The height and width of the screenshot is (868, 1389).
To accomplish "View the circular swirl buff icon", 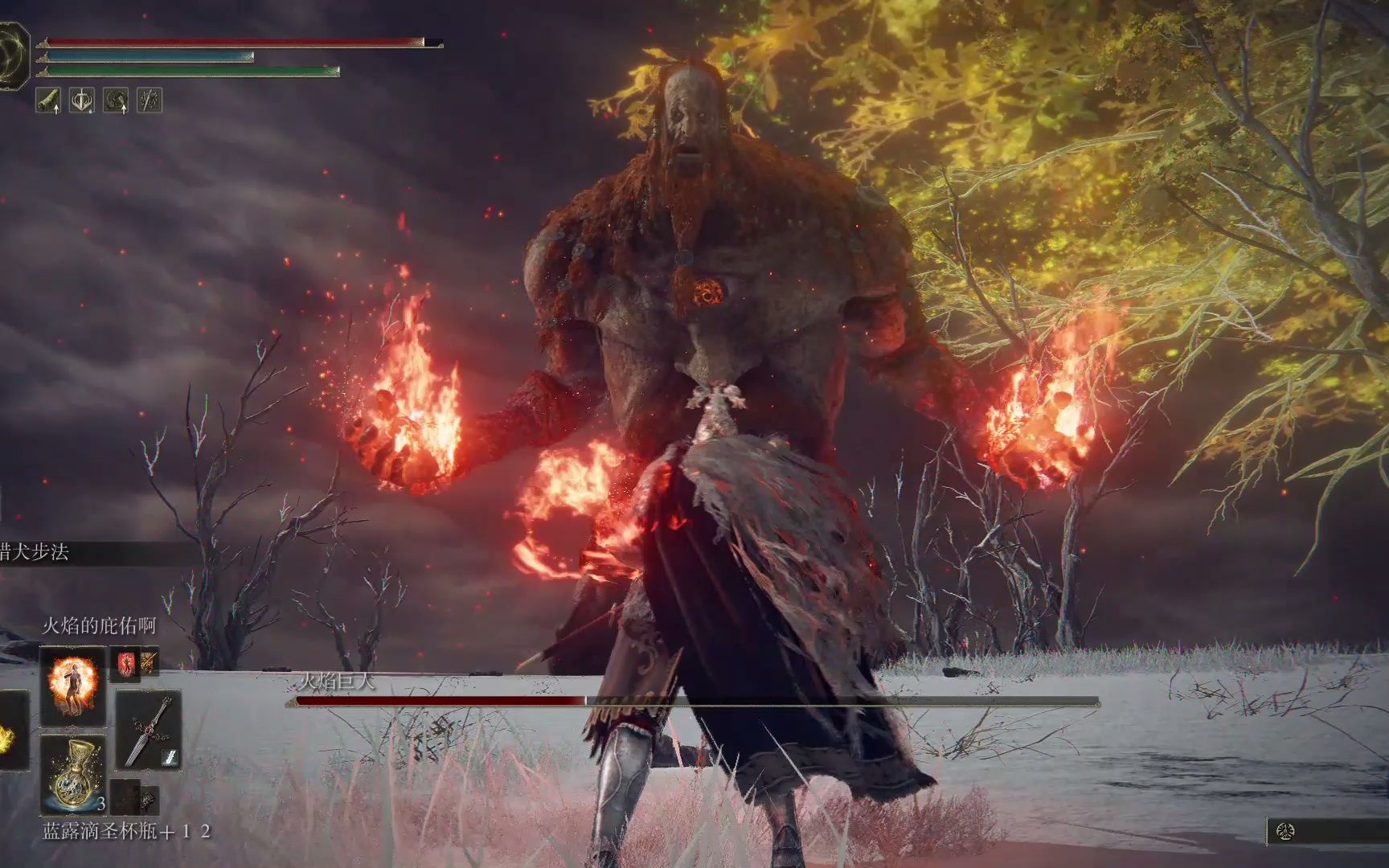I will point(117,100).
